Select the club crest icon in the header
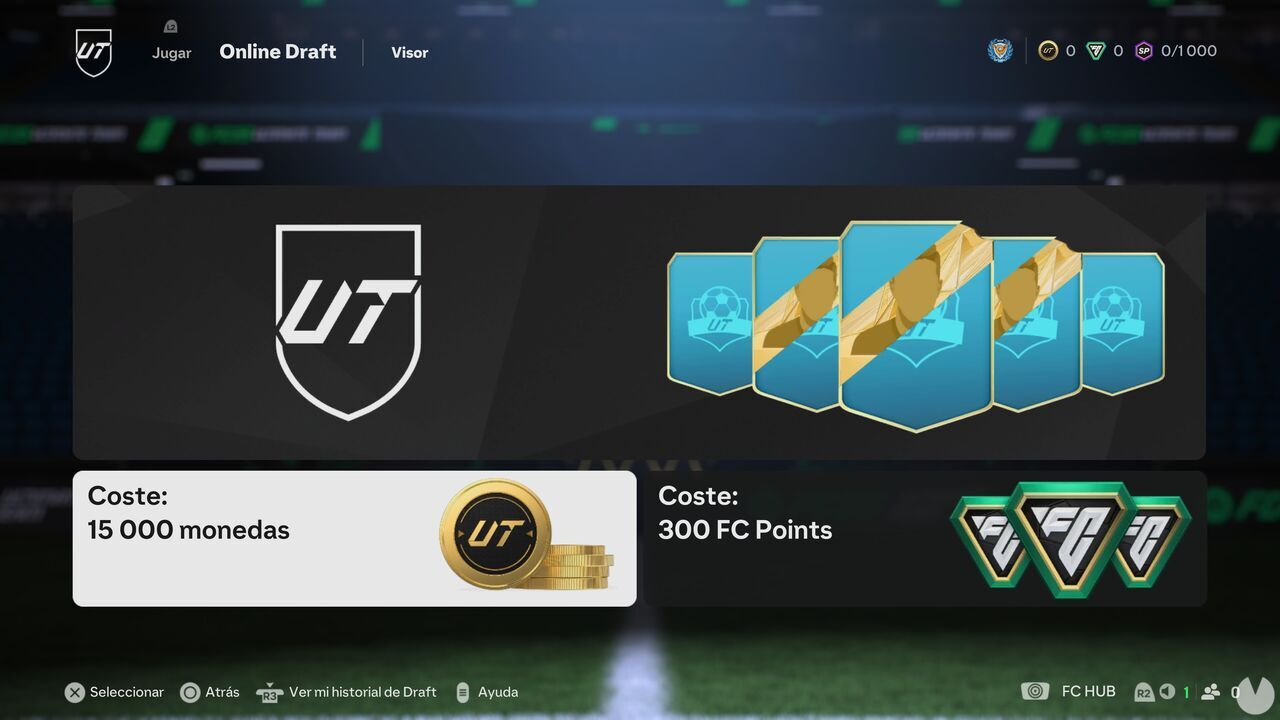This screenshot has width=1280, height=720. 999,50
